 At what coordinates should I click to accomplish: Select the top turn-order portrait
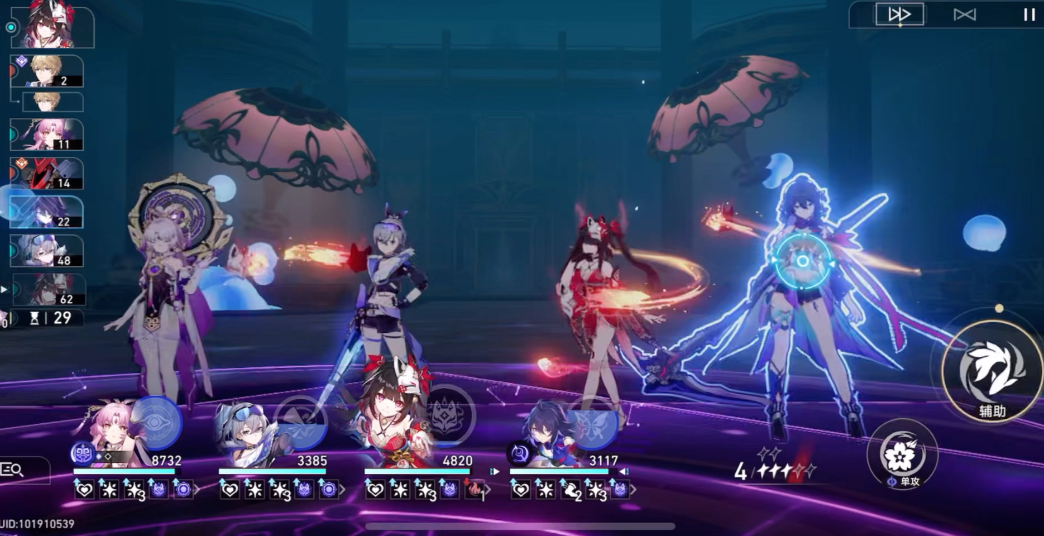[51, 27]
